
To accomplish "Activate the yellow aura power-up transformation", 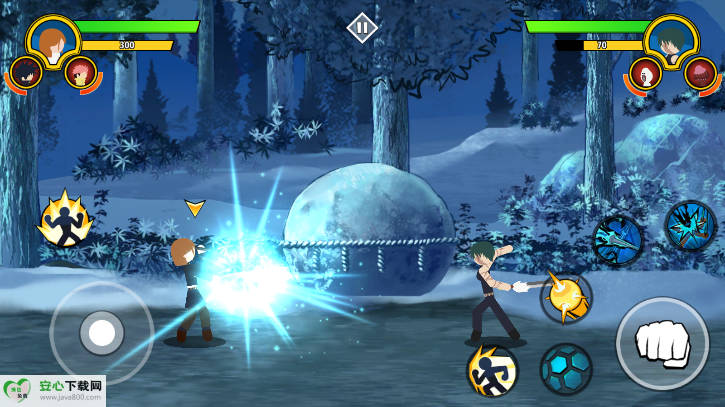I will point(65,220).
